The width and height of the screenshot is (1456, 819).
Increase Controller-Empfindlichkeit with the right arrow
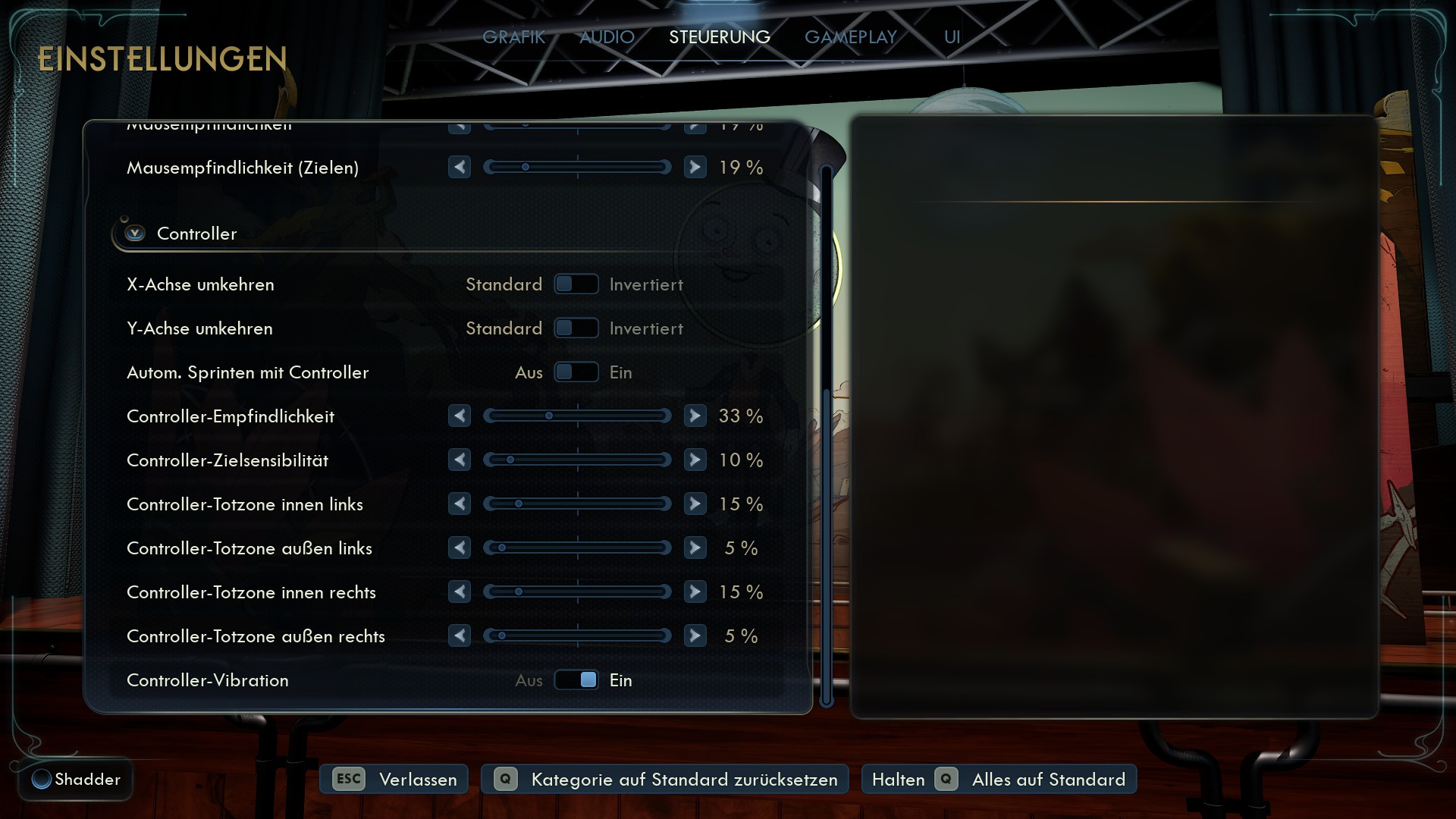[695, 416]
